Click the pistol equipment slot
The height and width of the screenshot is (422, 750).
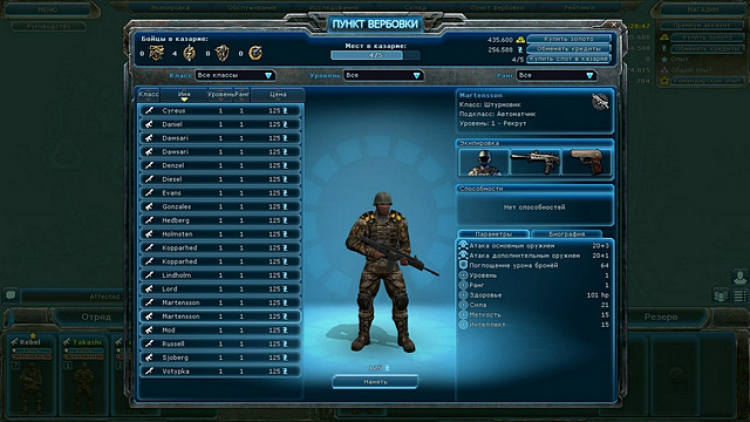pyautogui.click(x=588, y=162)
